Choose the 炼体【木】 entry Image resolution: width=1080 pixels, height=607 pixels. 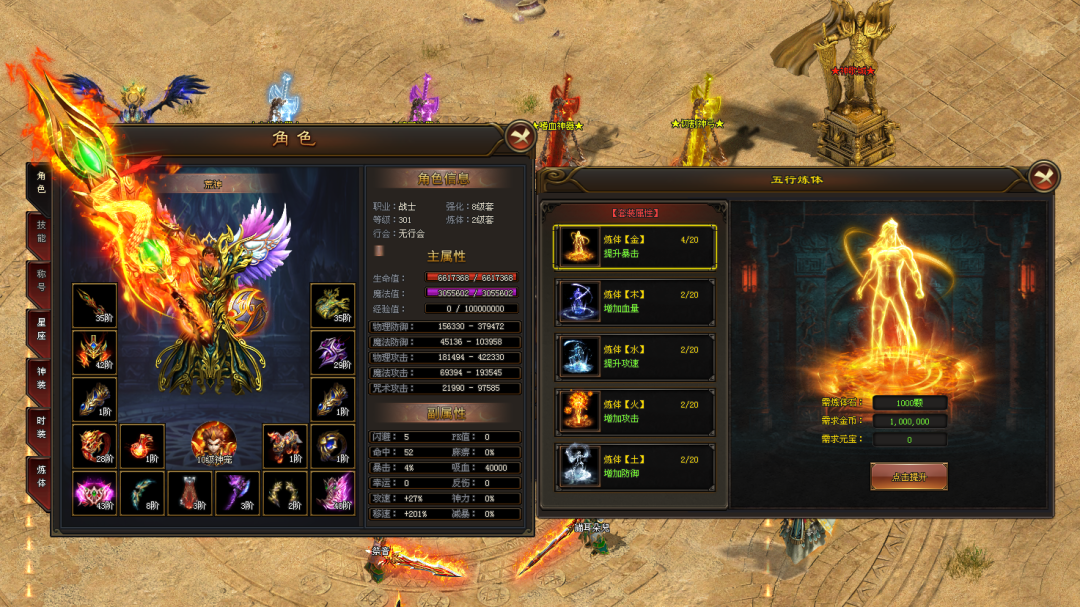tap(635, 302)
